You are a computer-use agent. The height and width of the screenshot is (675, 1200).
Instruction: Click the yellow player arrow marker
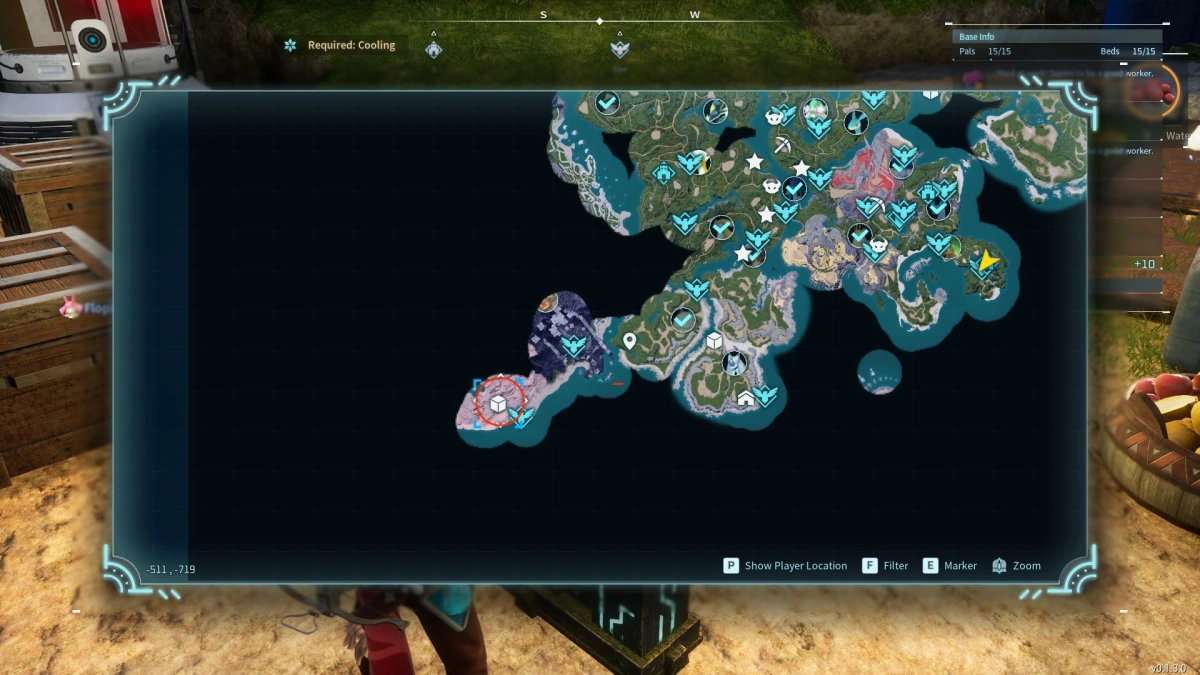(988, 261)
